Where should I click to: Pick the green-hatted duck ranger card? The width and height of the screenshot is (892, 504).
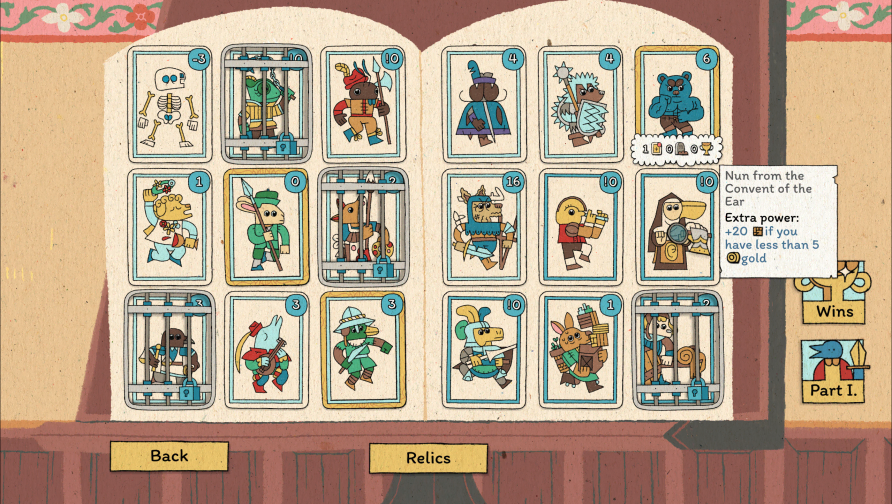(x=363, y=350)
